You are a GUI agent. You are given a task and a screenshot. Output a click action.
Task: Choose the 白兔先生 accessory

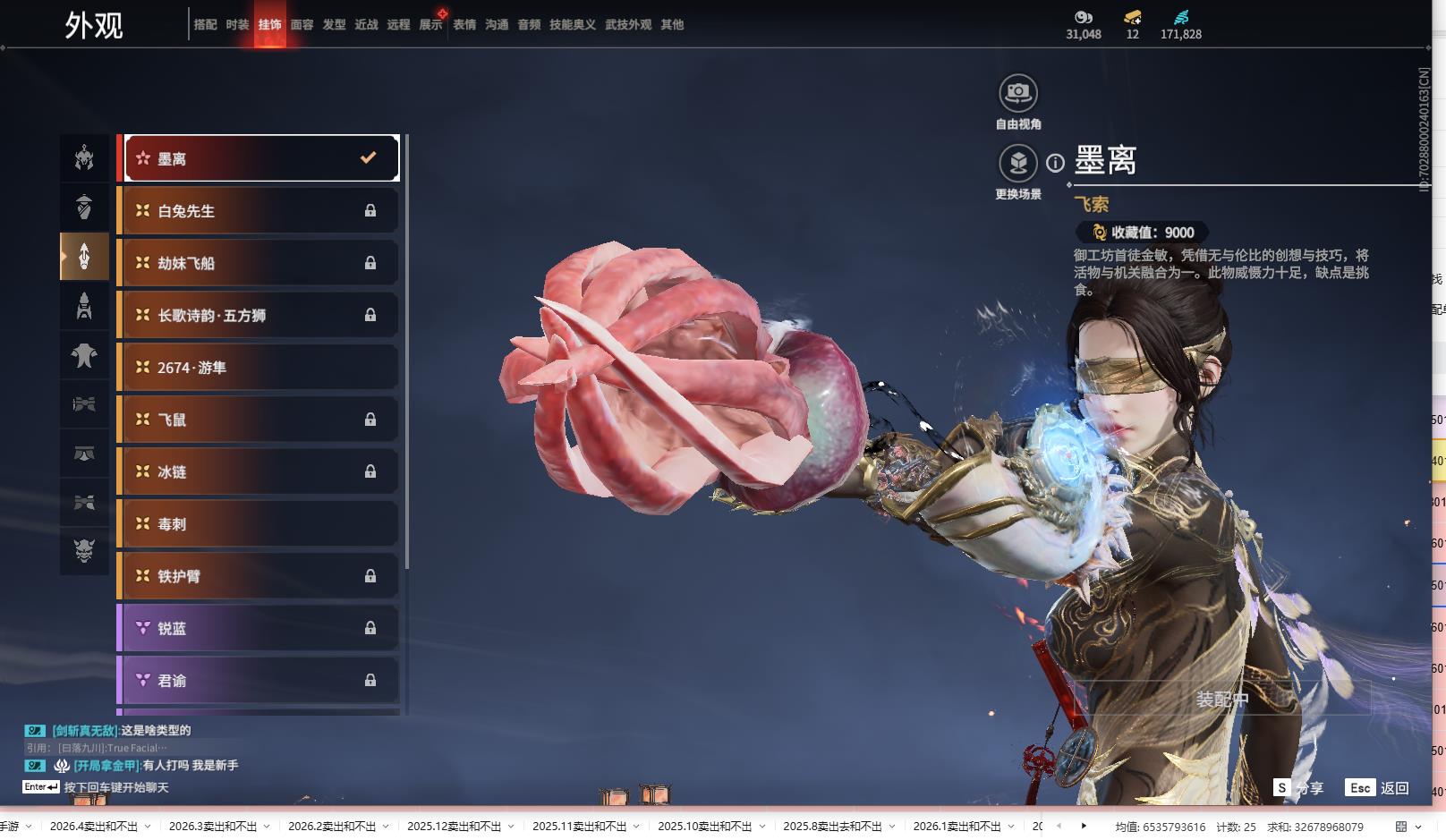[x=260, y=211]
